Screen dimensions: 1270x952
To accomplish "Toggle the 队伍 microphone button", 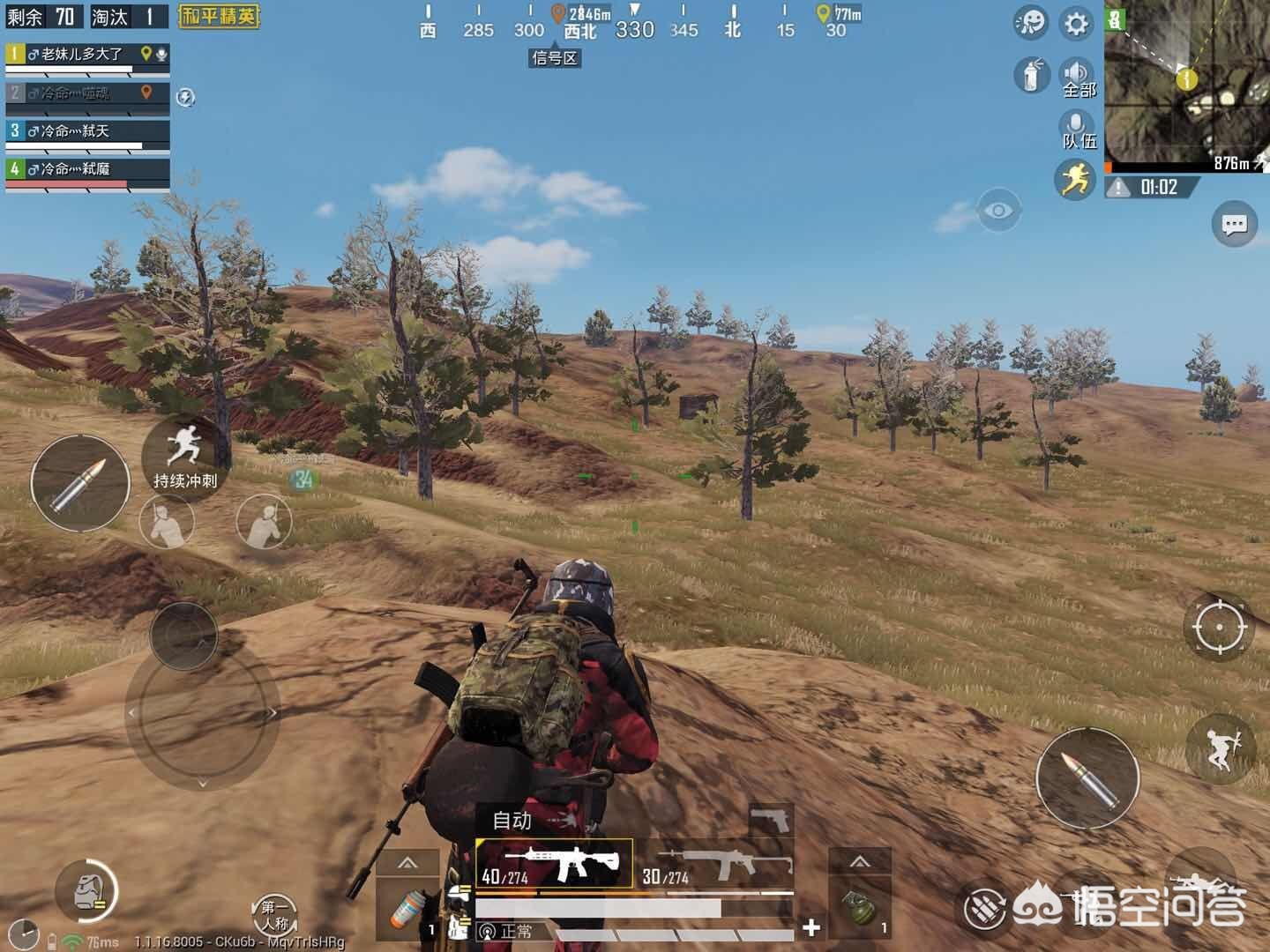I will coord(1077,130).
